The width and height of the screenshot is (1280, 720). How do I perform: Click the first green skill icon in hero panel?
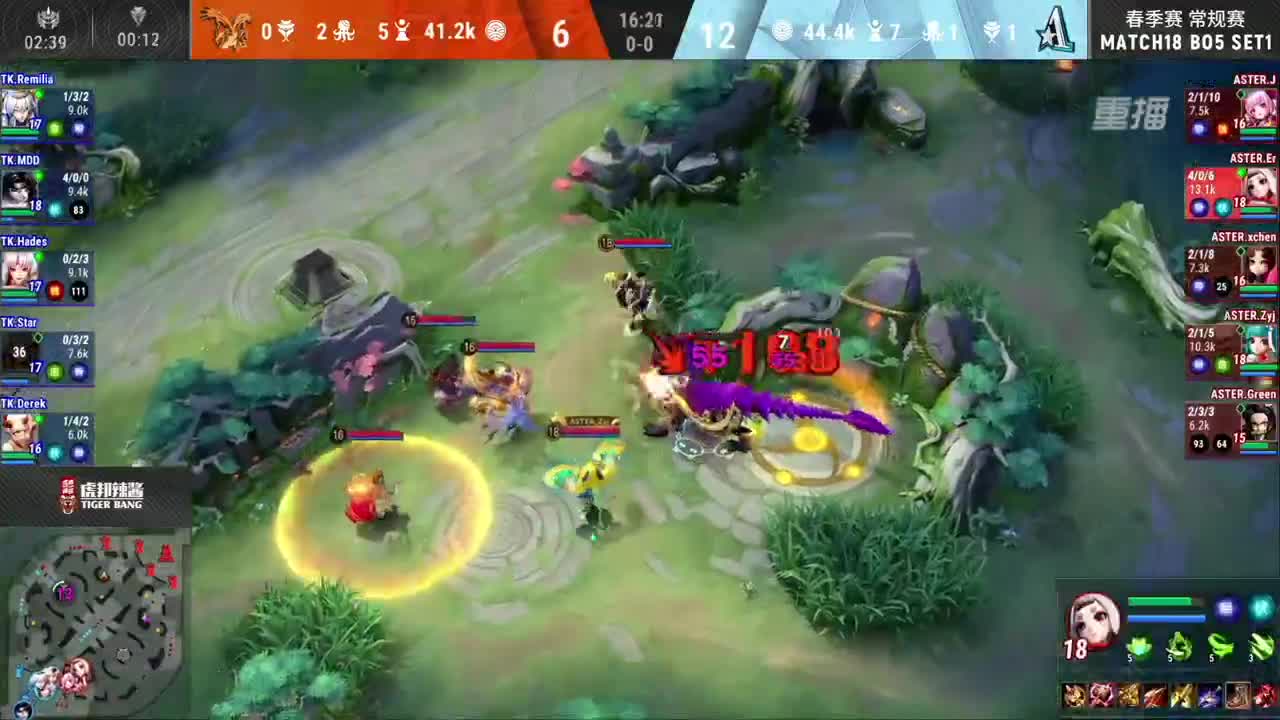[1140, 646]
